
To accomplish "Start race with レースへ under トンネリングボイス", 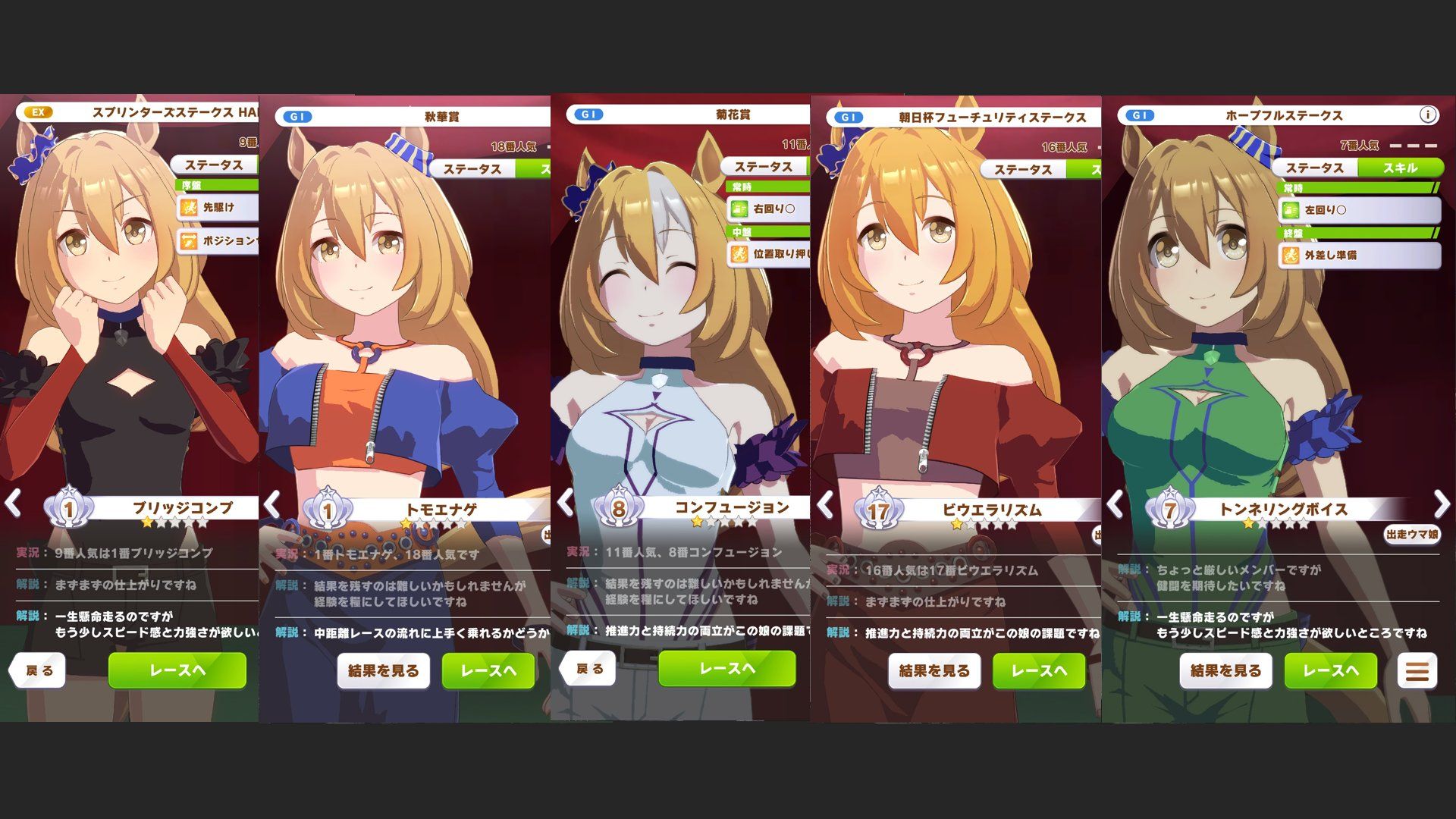I will pyautogui.click(x=1330, y=671).
